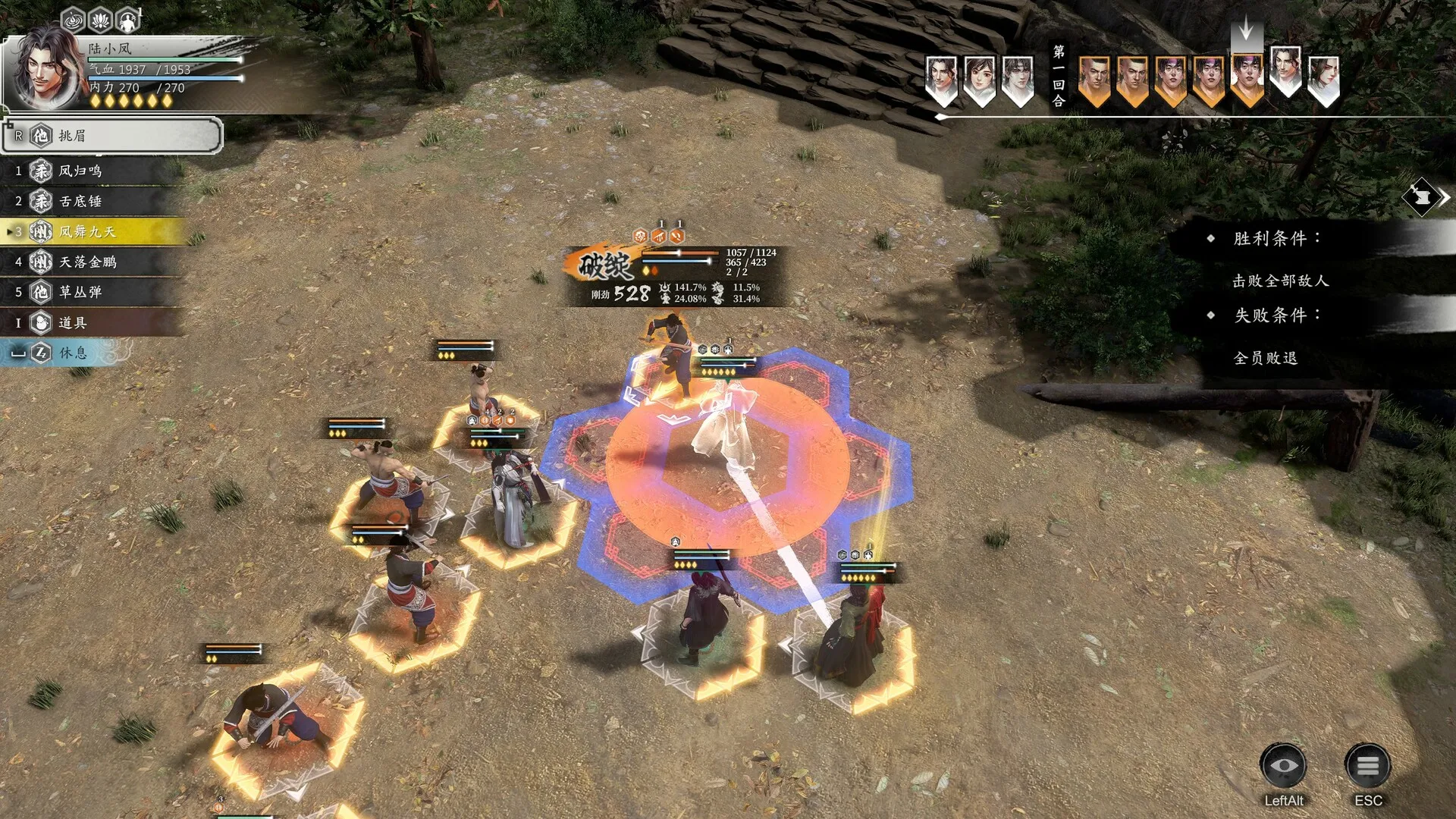Select the last portrait in turn order
The width and height of the screenshot is (1456, 819).
1323,79
